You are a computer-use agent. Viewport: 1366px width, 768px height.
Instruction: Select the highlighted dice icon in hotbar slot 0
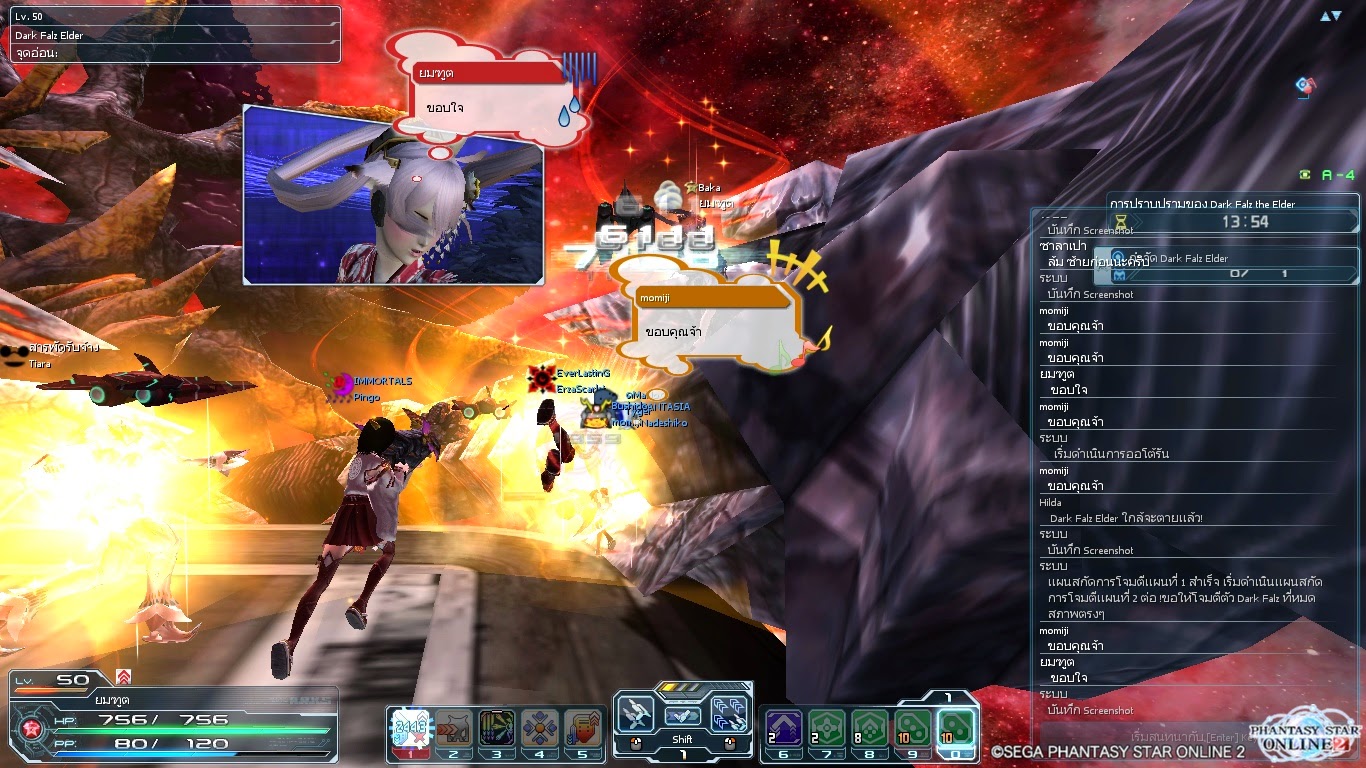click(956, 726)
